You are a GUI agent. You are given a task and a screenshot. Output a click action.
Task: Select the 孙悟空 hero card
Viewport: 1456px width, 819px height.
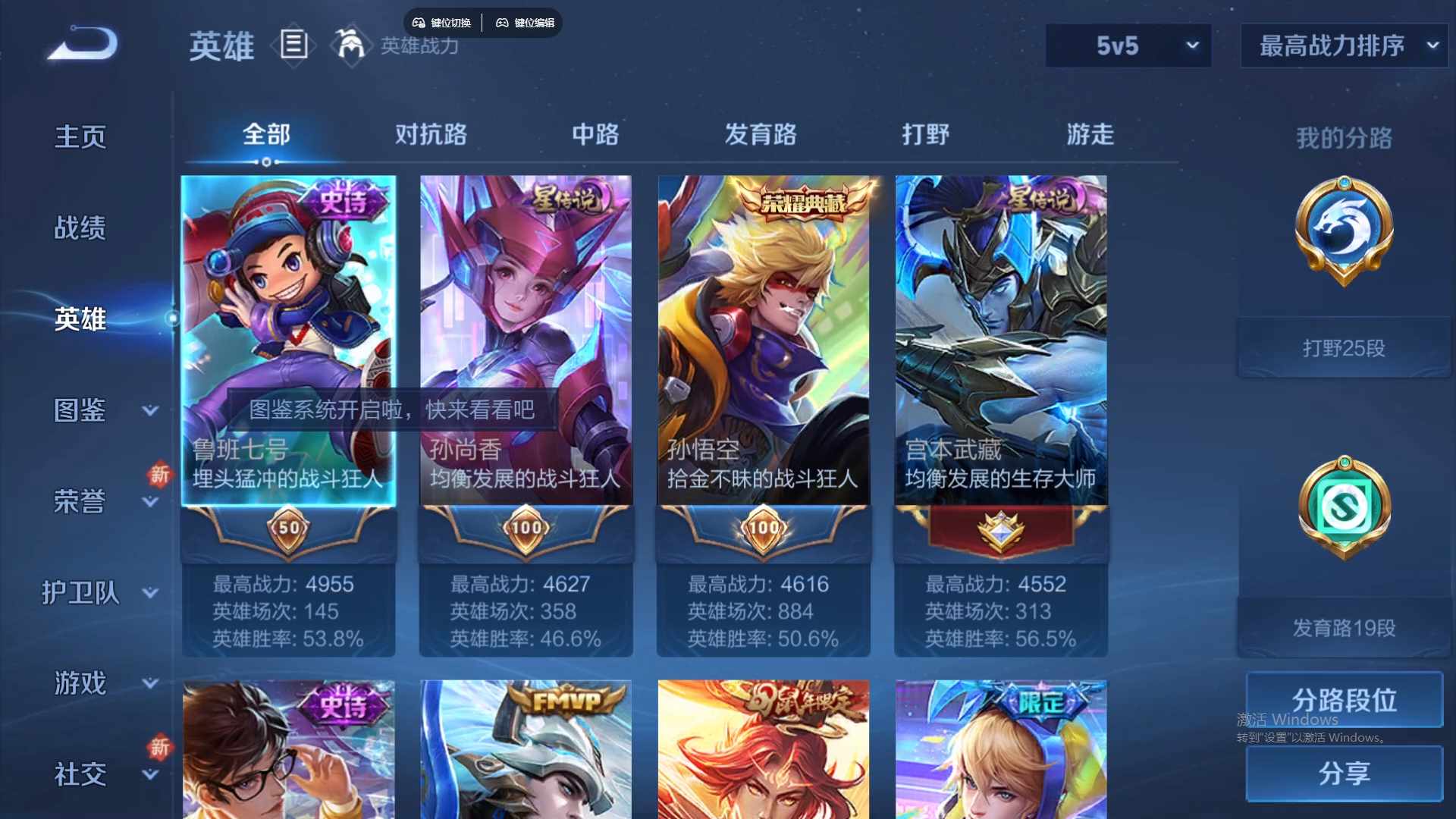[x=763, y=341]
